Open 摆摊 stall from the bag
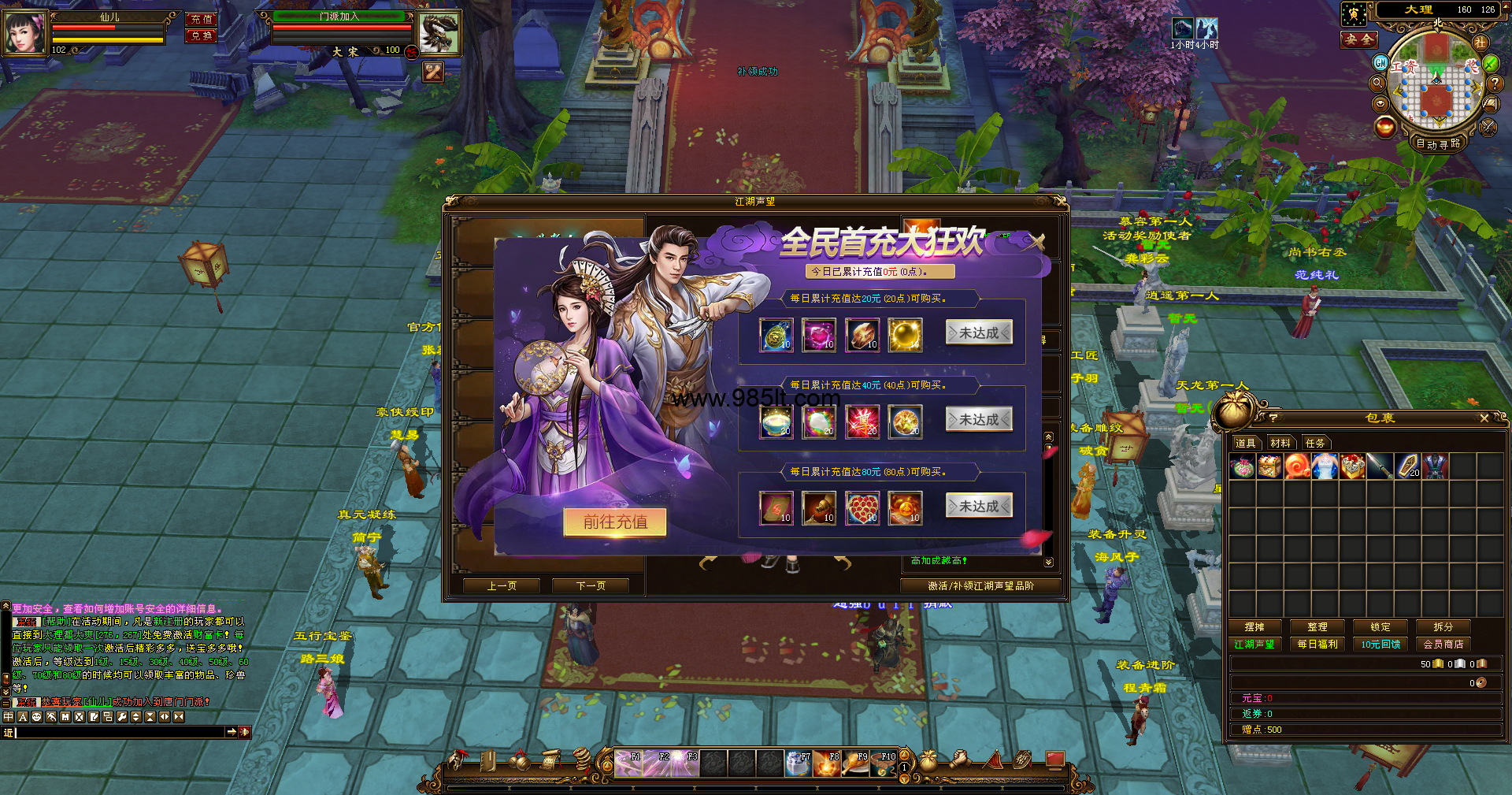Screen dimensions: 1512x795 pos(1254,627)
